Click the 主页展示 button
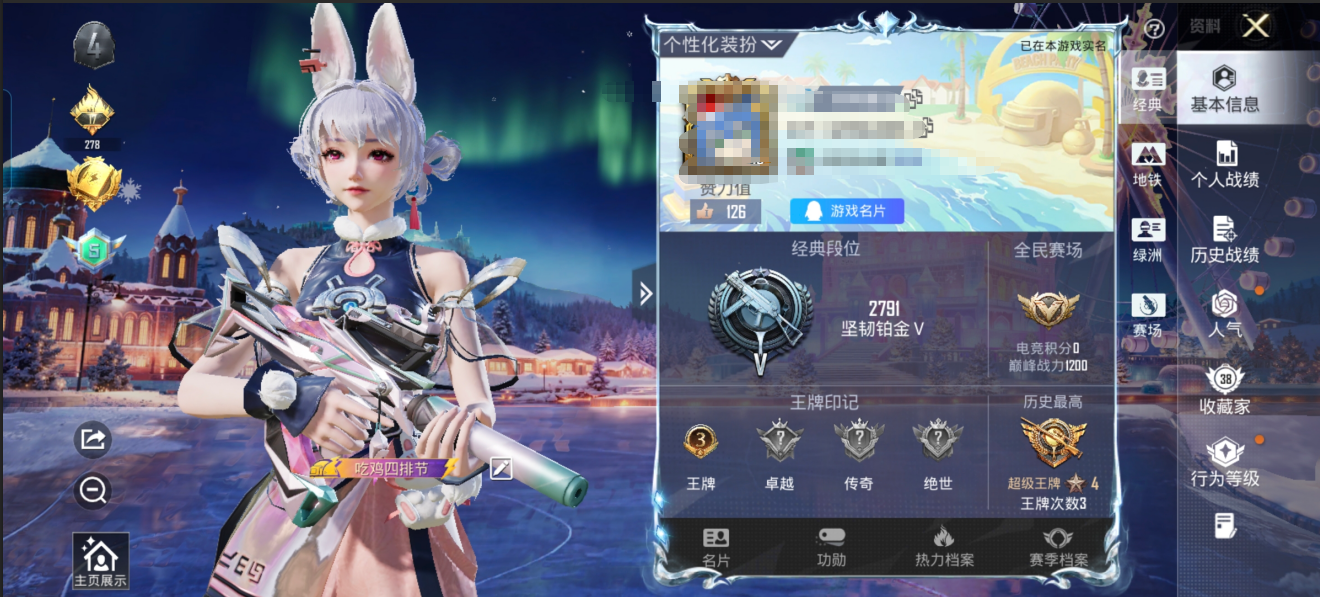 coord(101,561)
